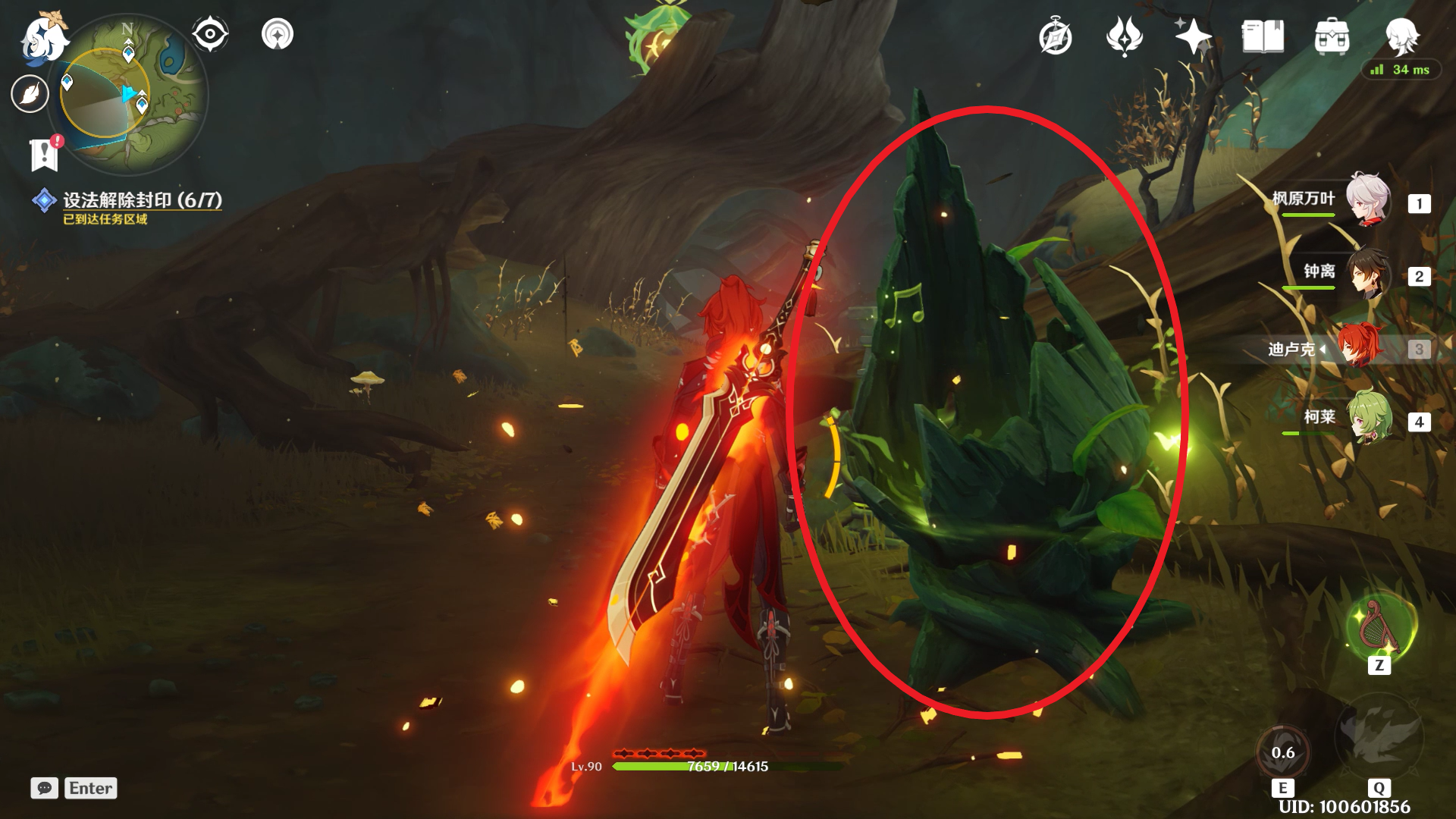This screenshot has height=819, width=1456.
Task: Select active character 迪卢克
Action: (x=1360, y=347)
